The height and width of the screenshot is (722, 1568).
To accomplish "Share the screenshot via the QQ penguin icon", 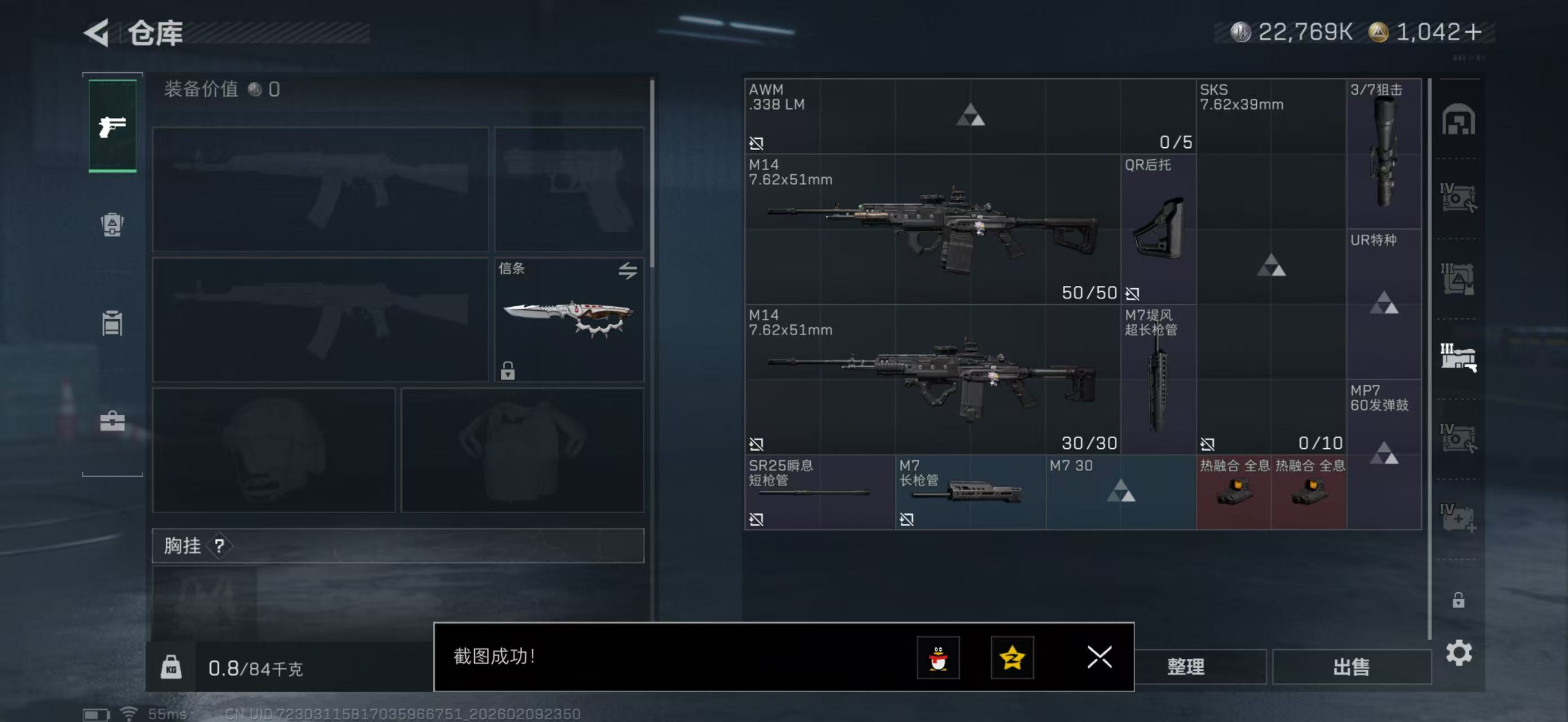I will tap(938, 658).
